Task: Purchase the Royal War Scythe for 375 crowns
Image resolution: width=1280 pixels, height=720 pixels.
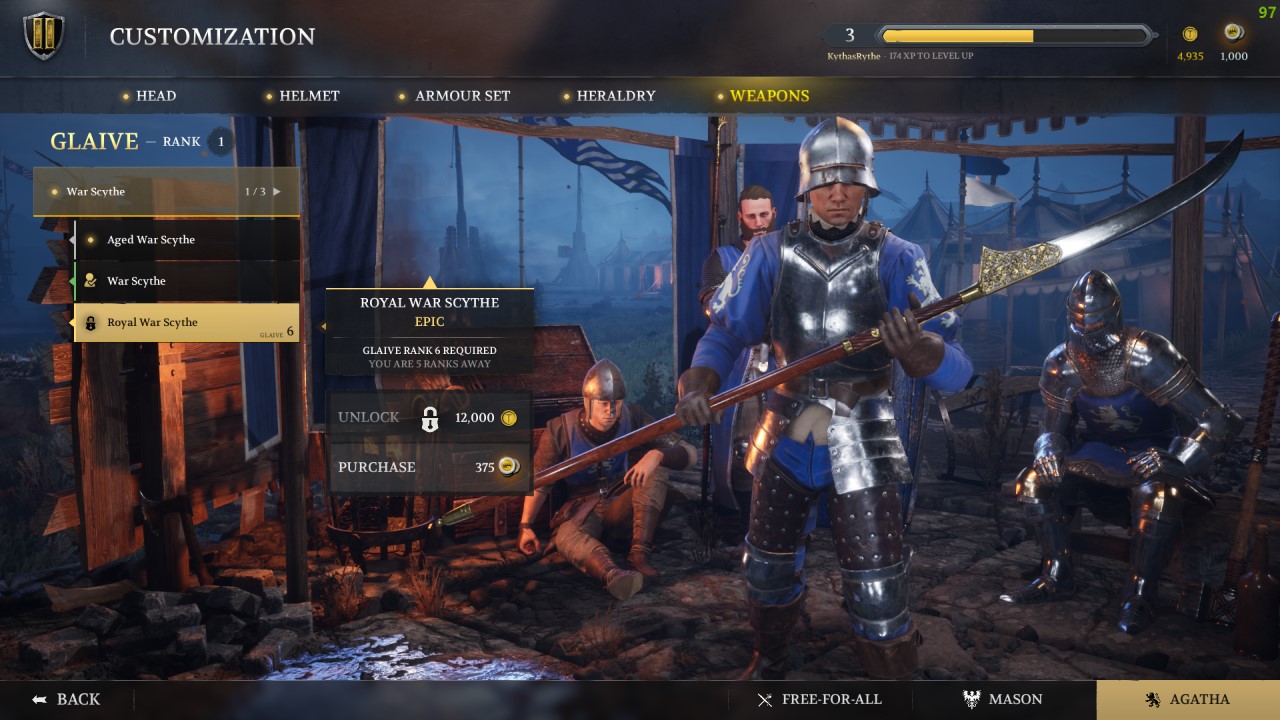Action: 430,467
